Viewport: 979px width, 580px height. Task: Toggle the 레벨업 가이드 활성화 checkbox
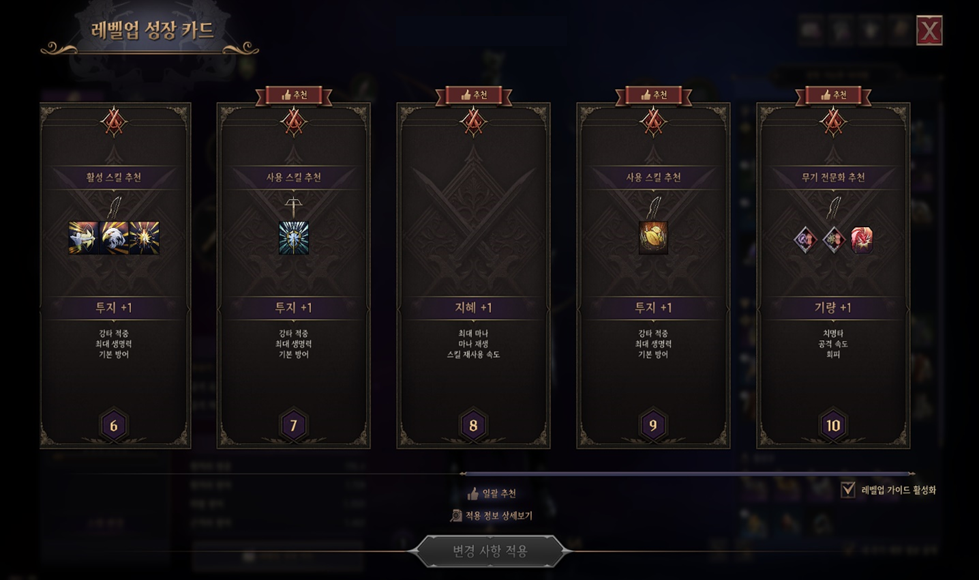tap(848, 490)
